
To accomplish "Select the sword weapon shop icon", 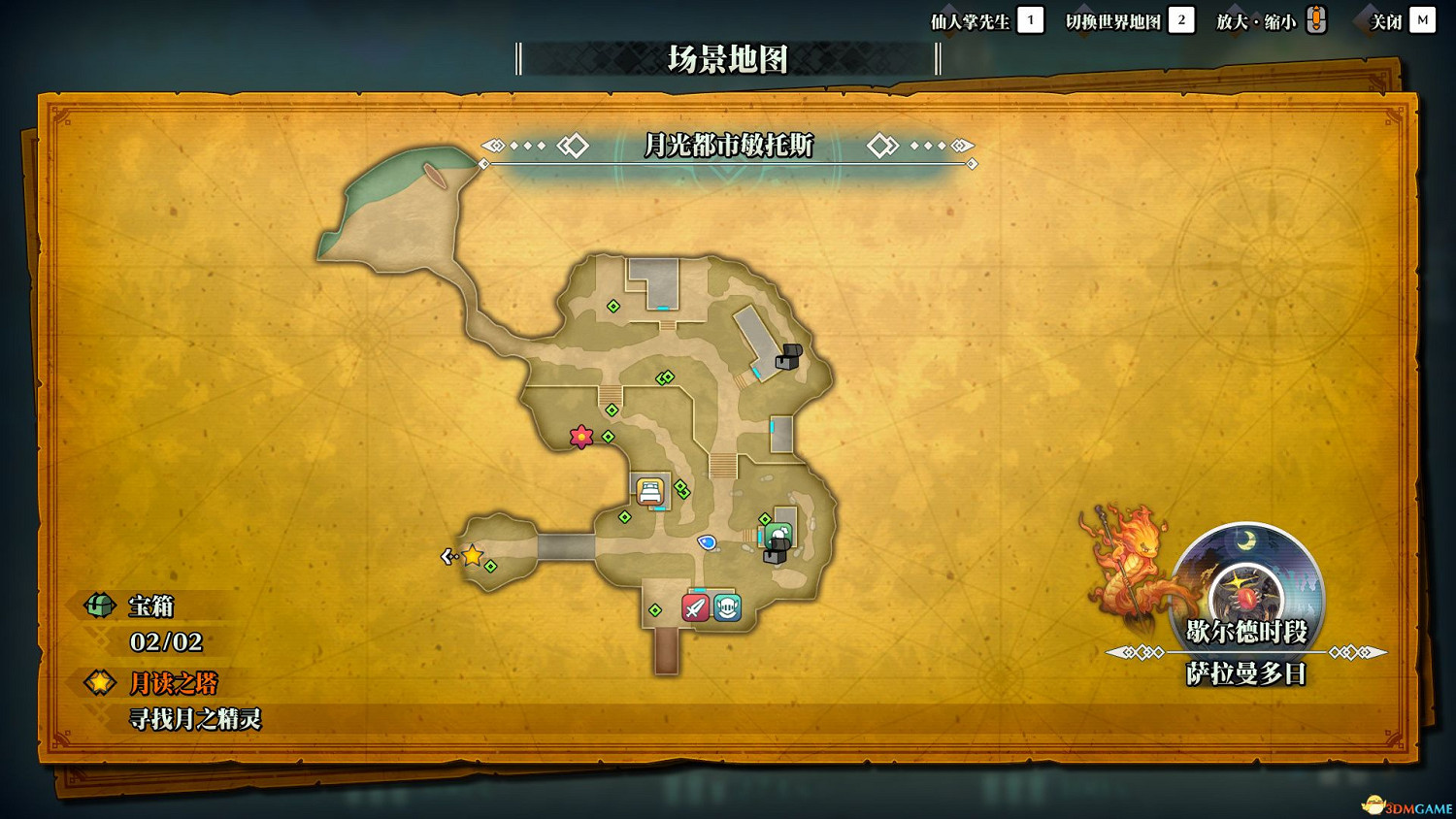I will [694, 609].
